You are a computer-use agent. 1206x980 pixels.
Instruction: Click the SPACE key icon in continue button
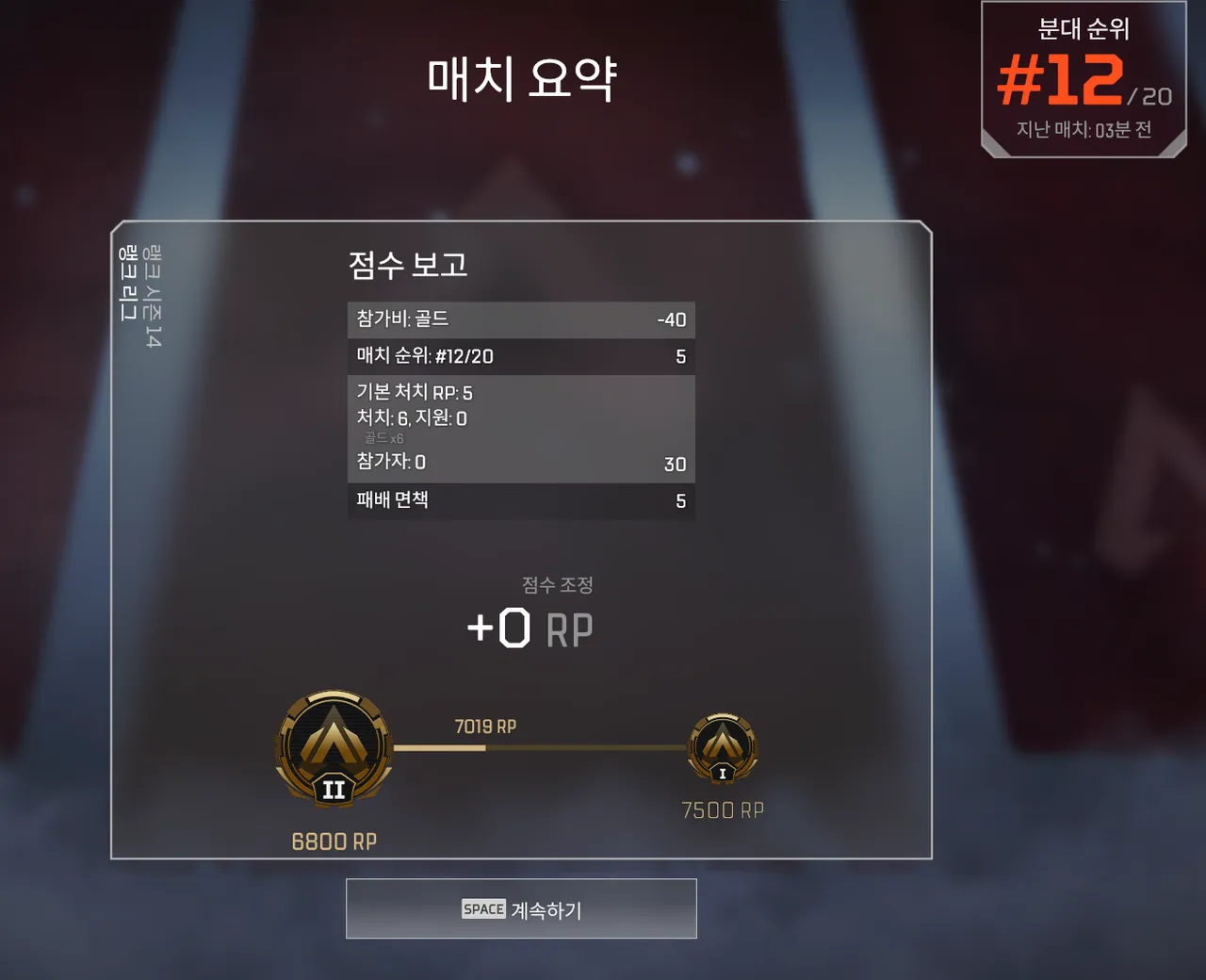coord(482,908)
